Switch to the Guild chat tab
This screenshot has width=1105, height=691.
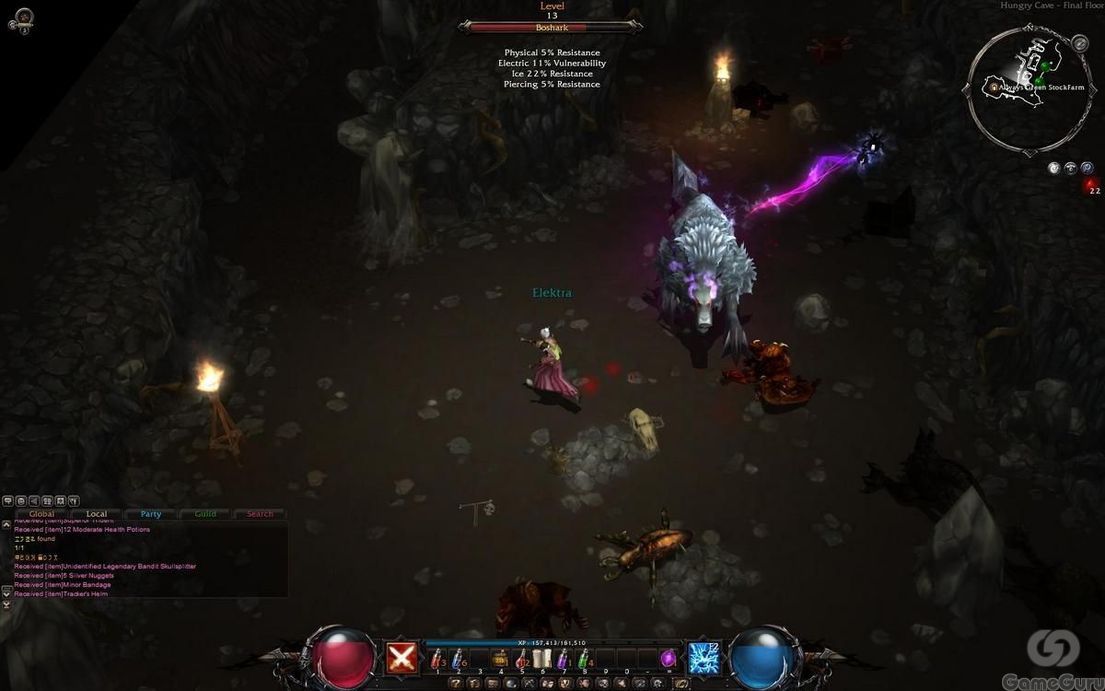205,514
